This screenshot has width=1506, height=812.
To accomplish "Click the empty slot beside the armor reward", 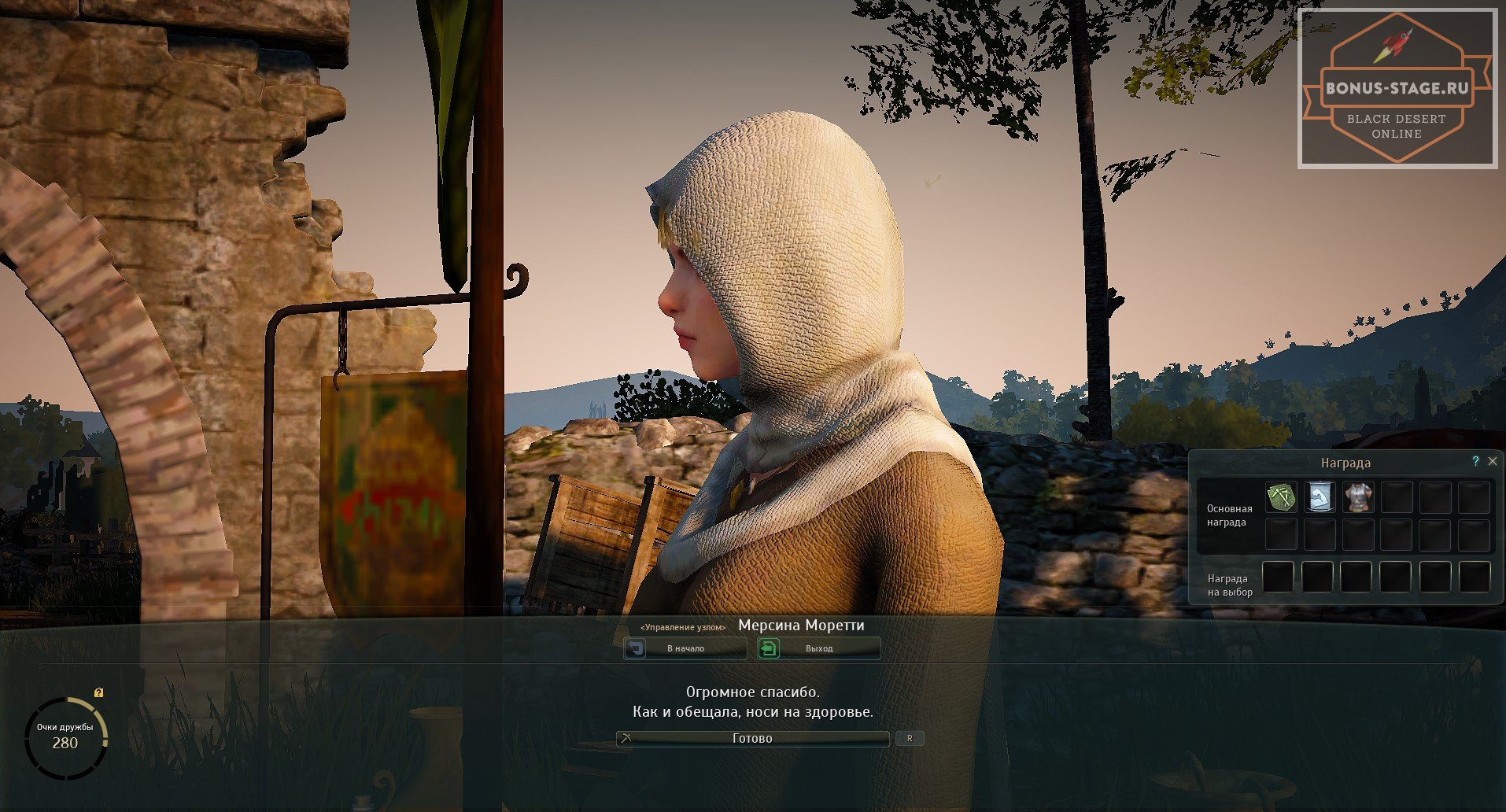I will [x=1396, y=497].
